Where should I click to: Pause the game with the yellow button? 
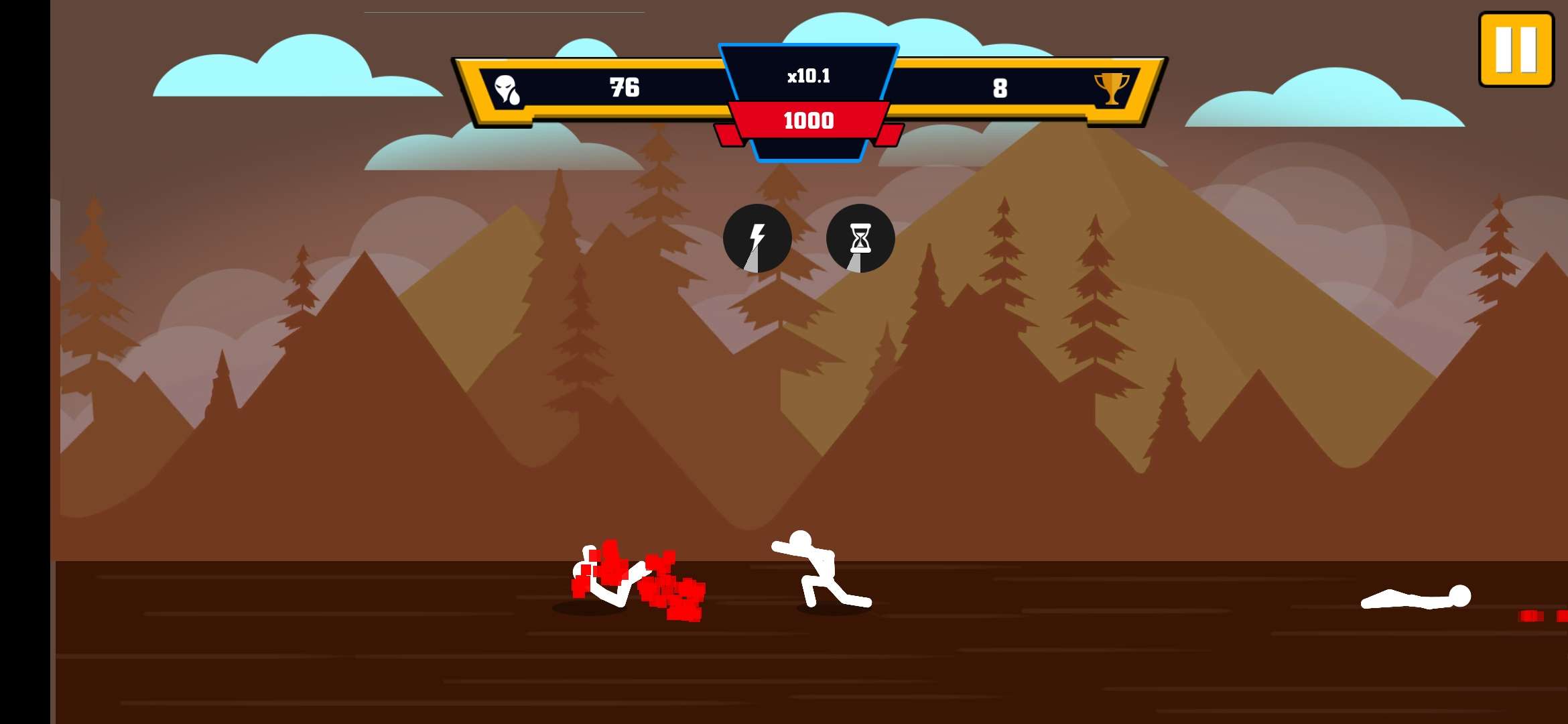click(1516, 50)
